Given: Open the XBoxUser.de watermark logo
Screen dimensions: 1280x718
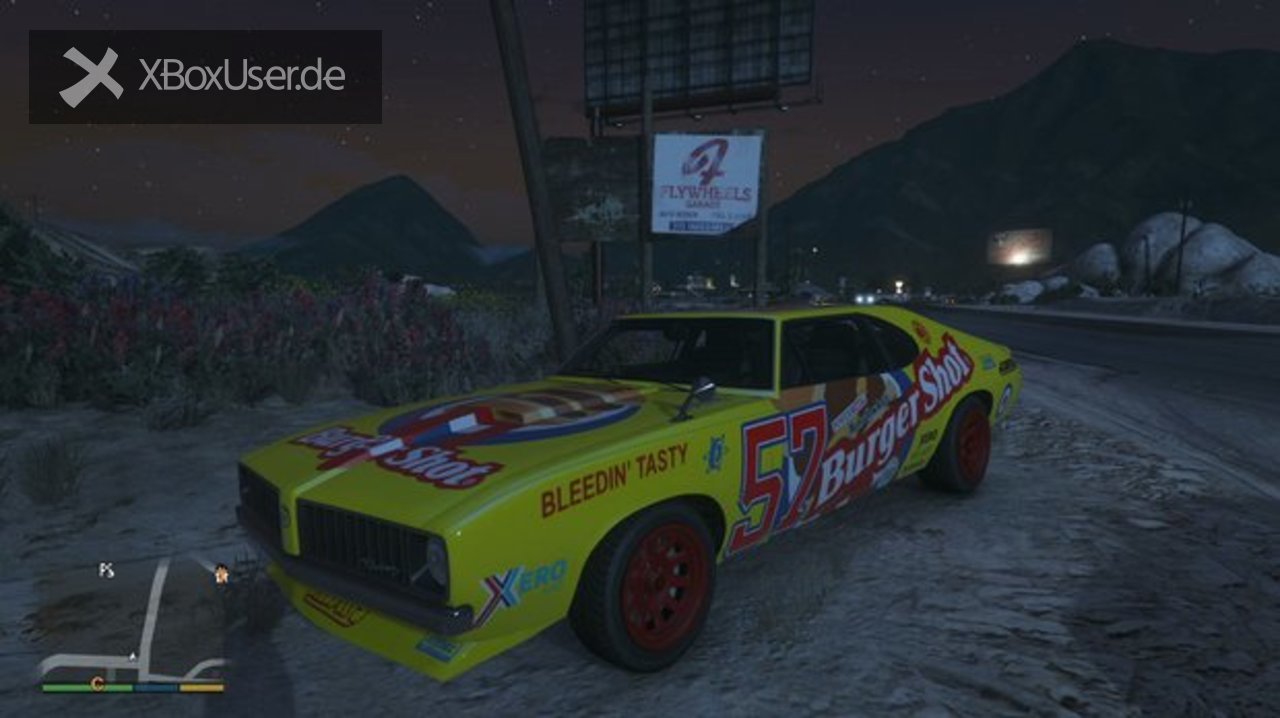Looking at the screenshot, I should pyautogui.click(x=205, y=77).
